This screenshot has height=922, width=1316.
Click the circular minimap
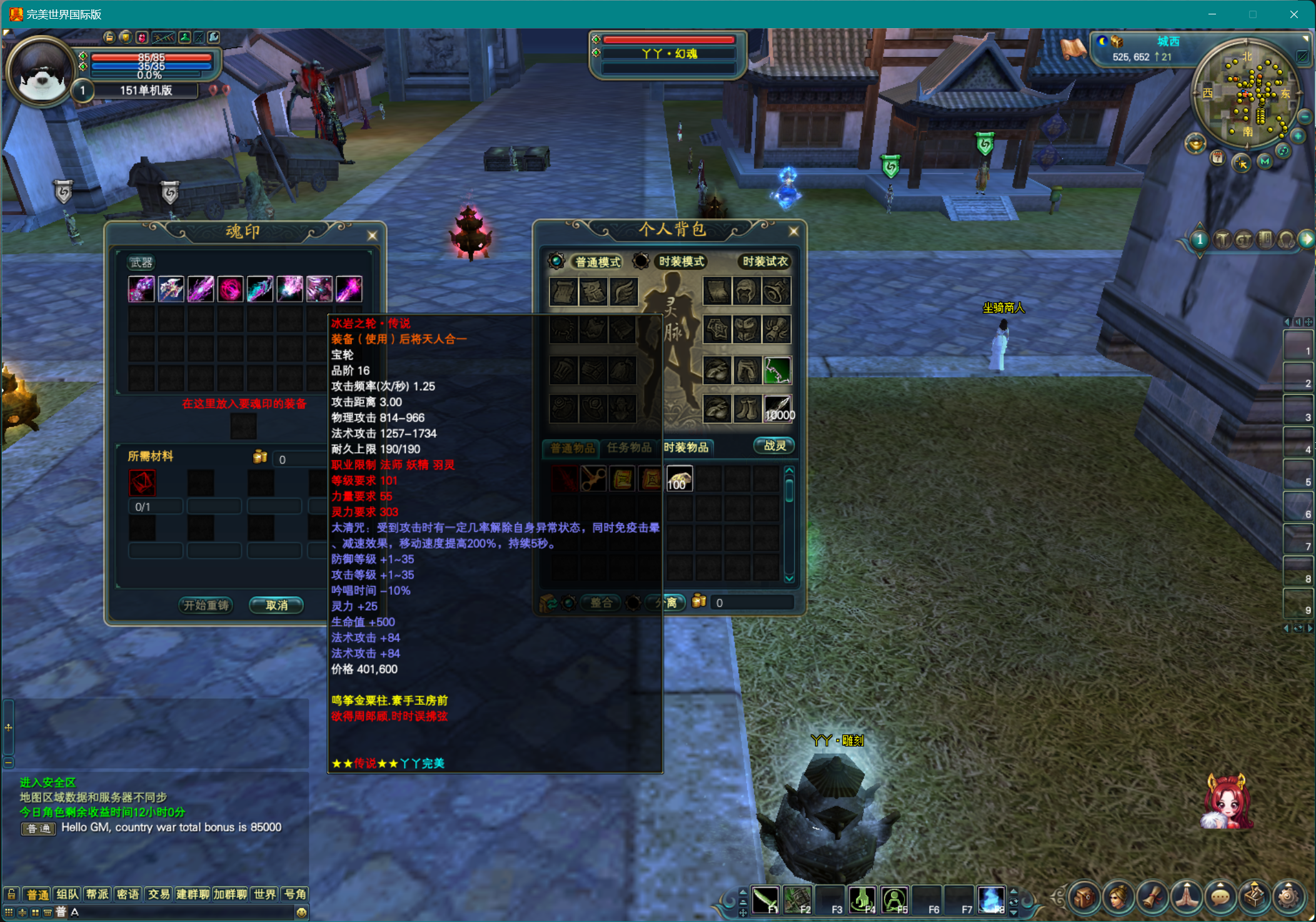click(1247, 94)
